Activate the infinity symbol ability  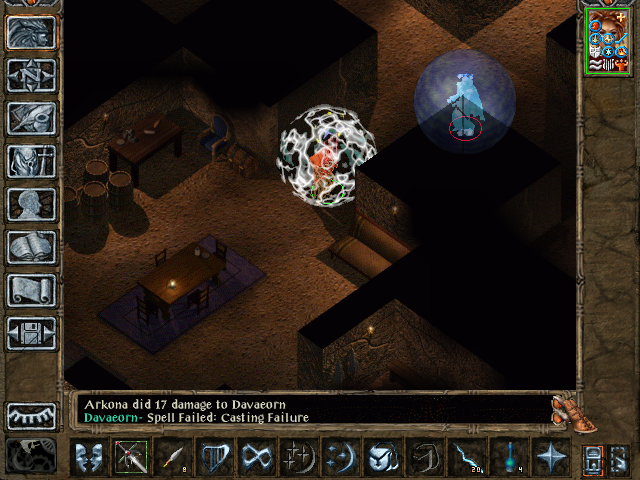pos(257,458)
